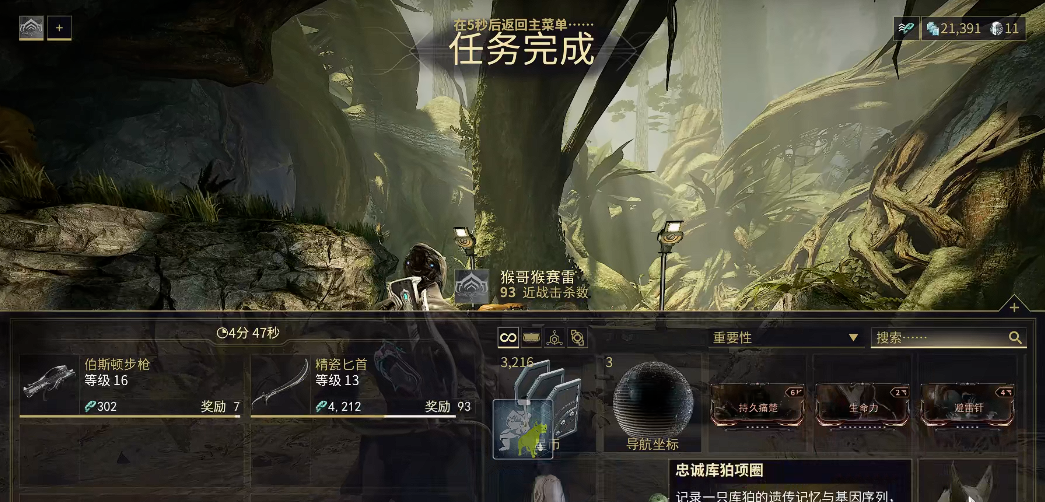This screenshot has height=502, width=1045.
Task: Switch to the third reward filter tab
Action: coord(554,338)
